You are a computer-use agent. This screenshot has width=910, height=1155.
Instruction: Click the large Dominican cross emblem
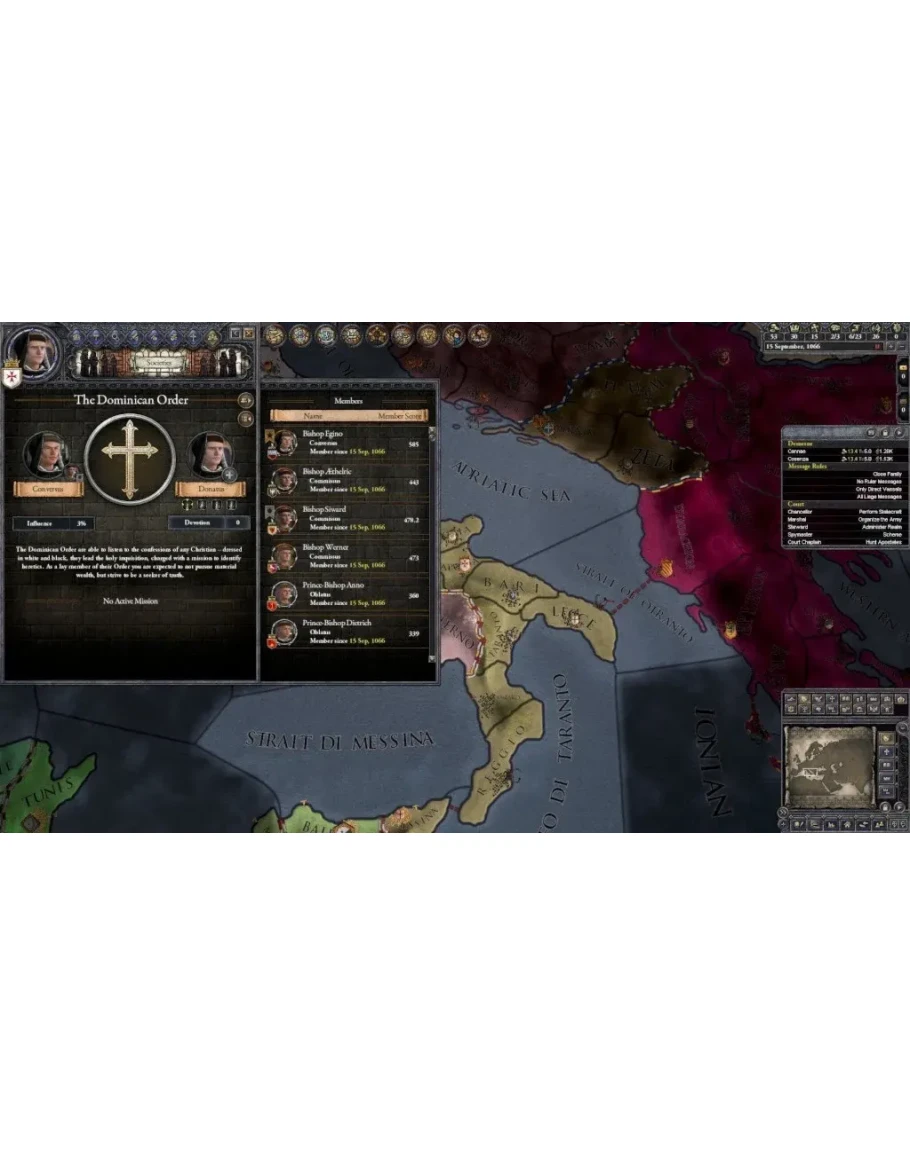(x=130, y=459)
